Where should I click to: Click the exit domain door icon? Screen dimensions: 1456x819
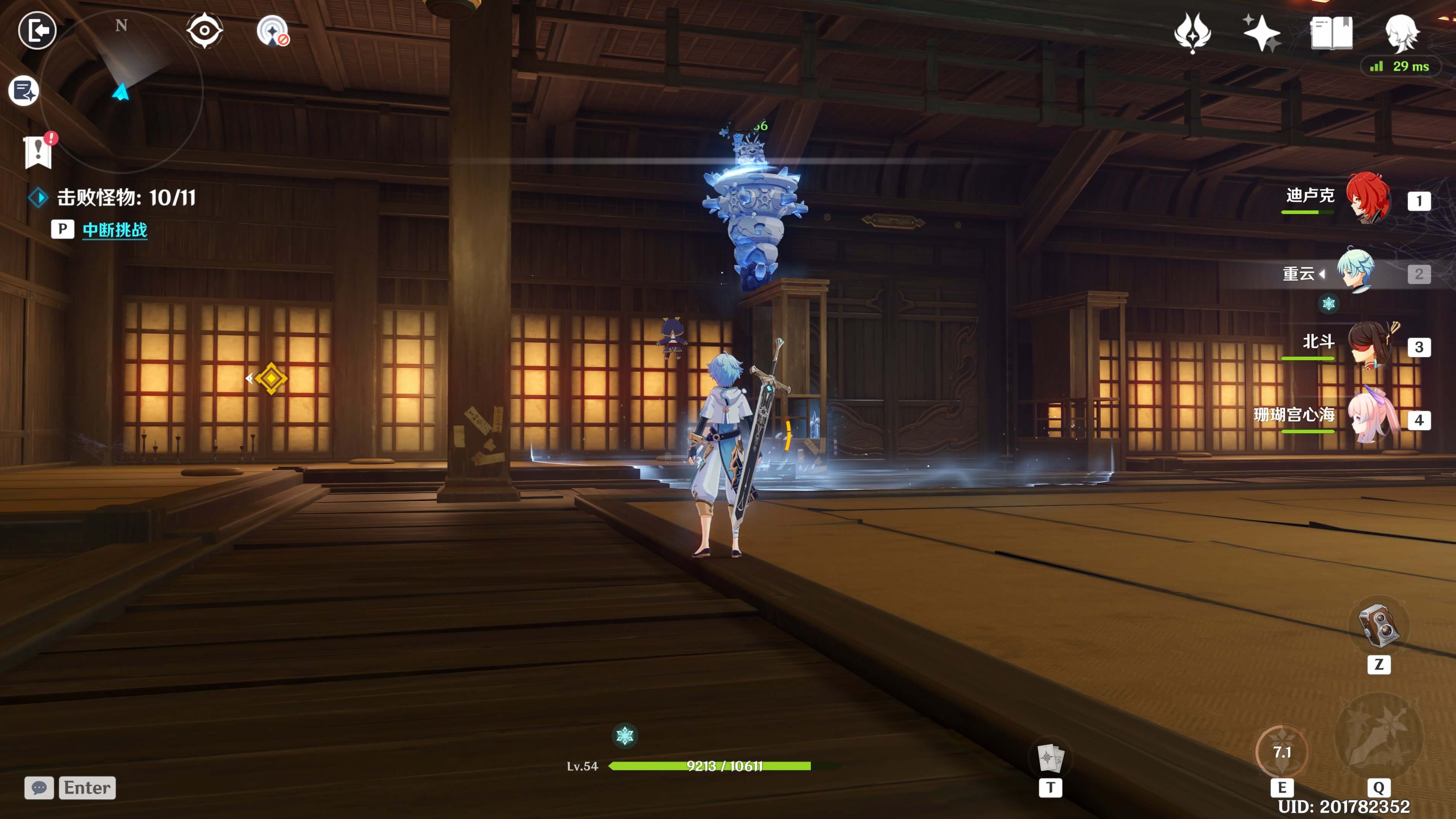coord(37,30)
